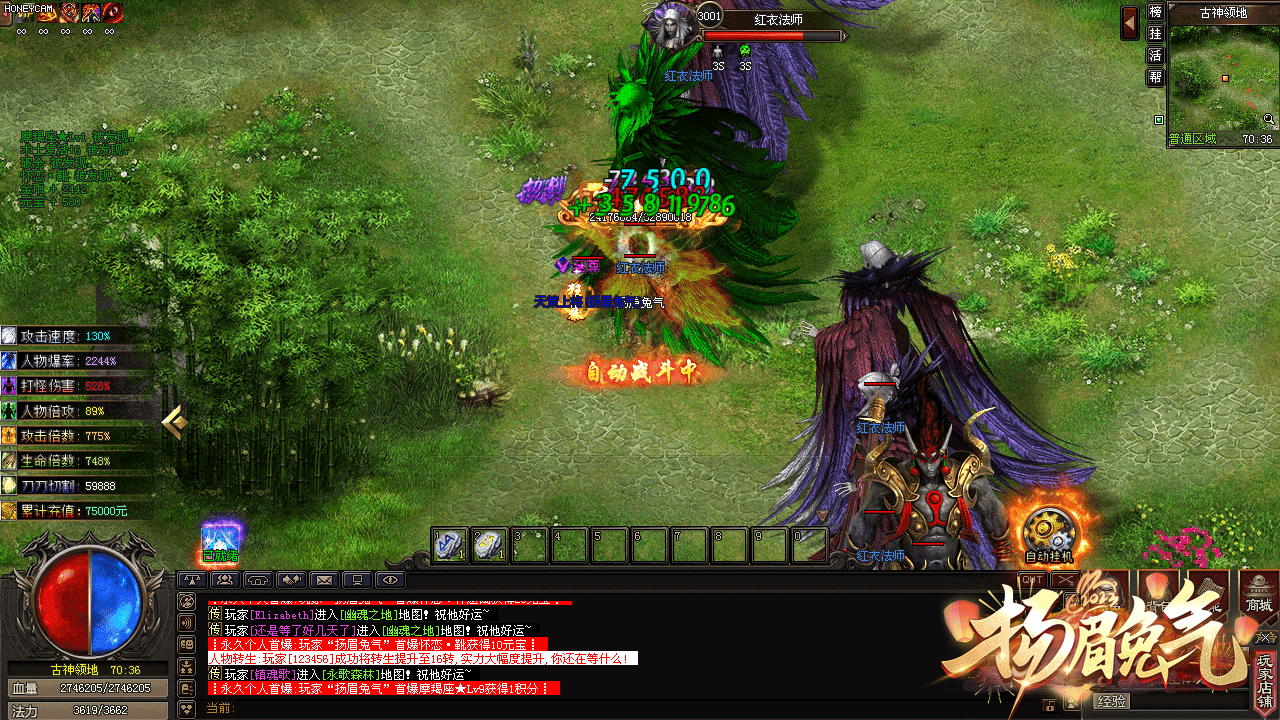The width and height of the screenshot is (1280, 720).
Task: Click the 挂 auto-play button beside minimap
Action: (1155, 34)
